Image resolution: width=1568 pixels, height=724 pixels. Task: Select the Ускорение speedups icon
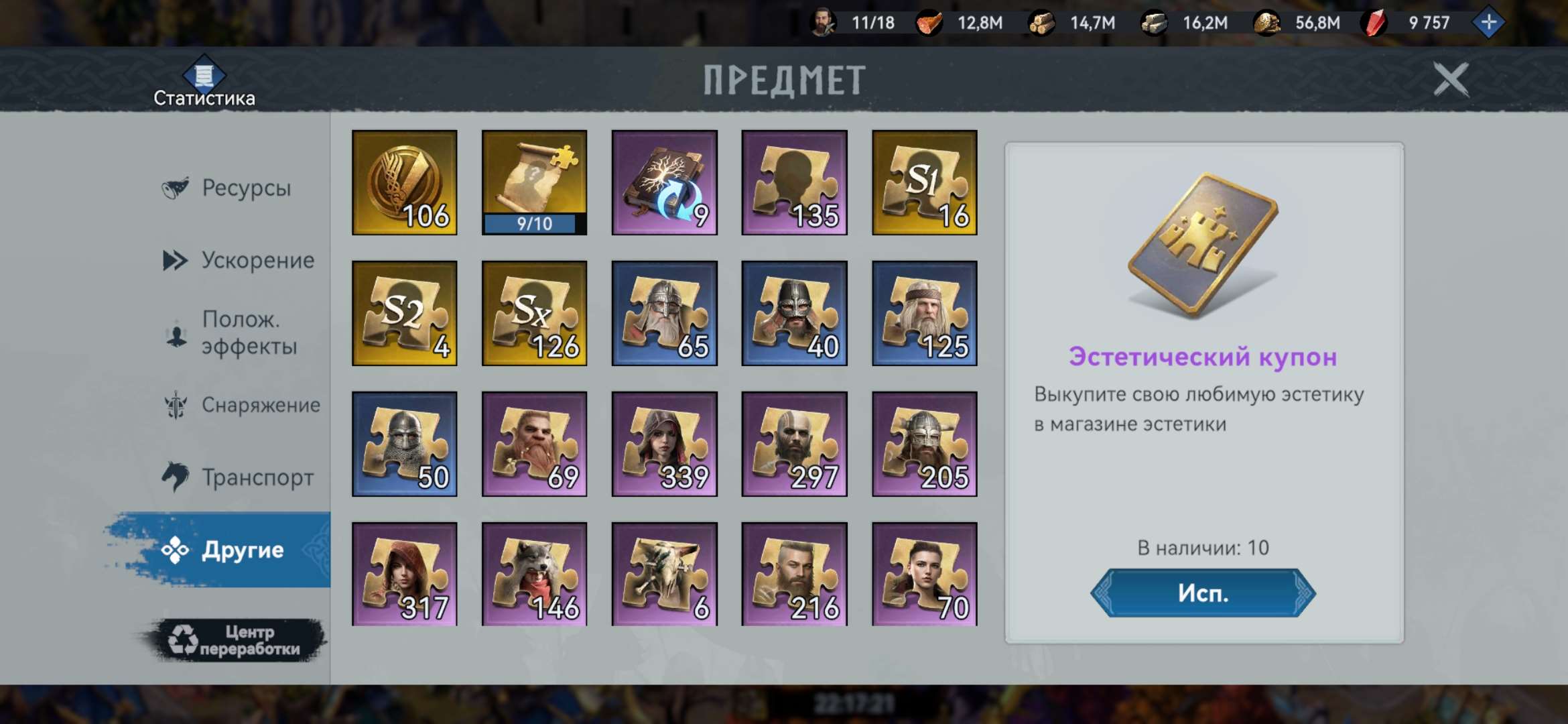pos(176,259)
